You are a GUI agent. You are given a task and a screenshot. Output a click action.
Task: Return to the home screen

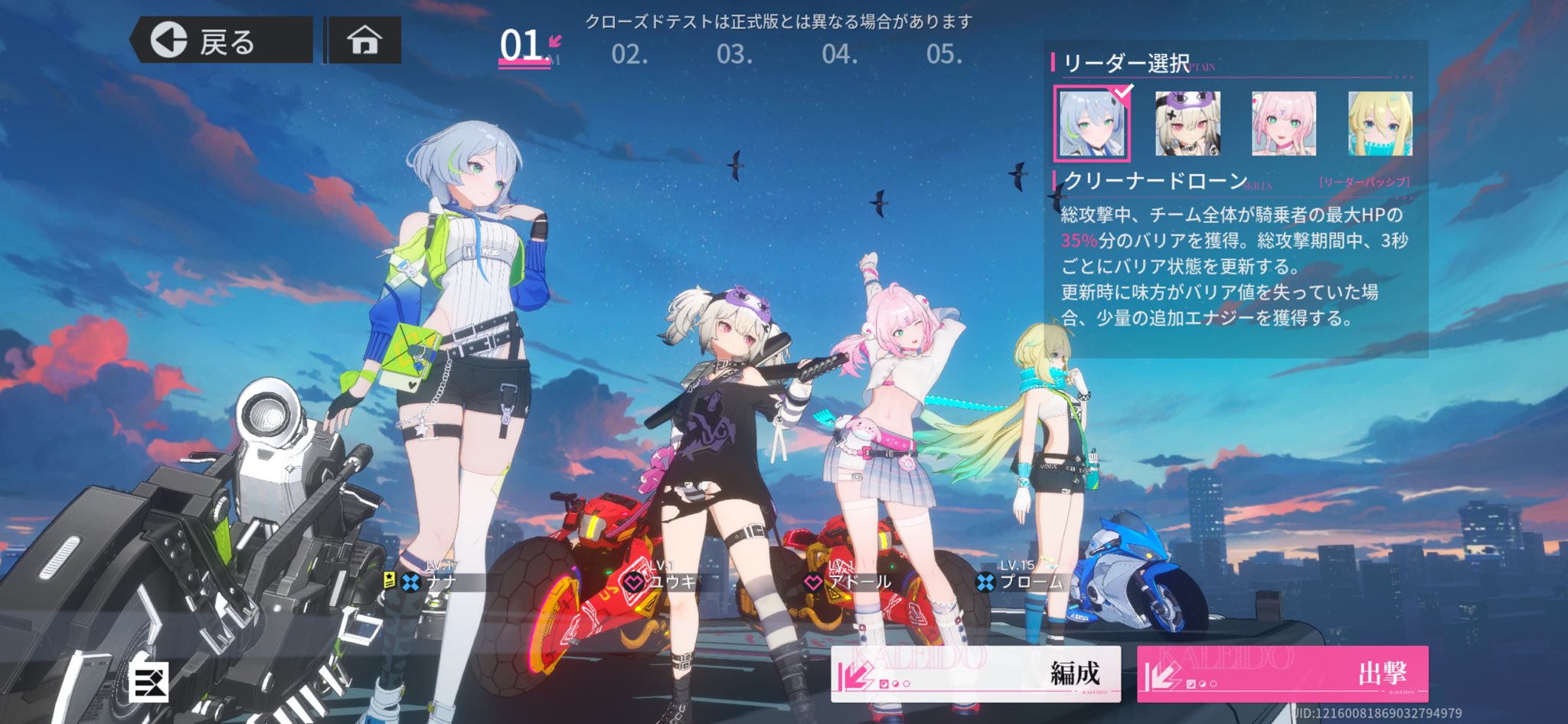(364, 40)
